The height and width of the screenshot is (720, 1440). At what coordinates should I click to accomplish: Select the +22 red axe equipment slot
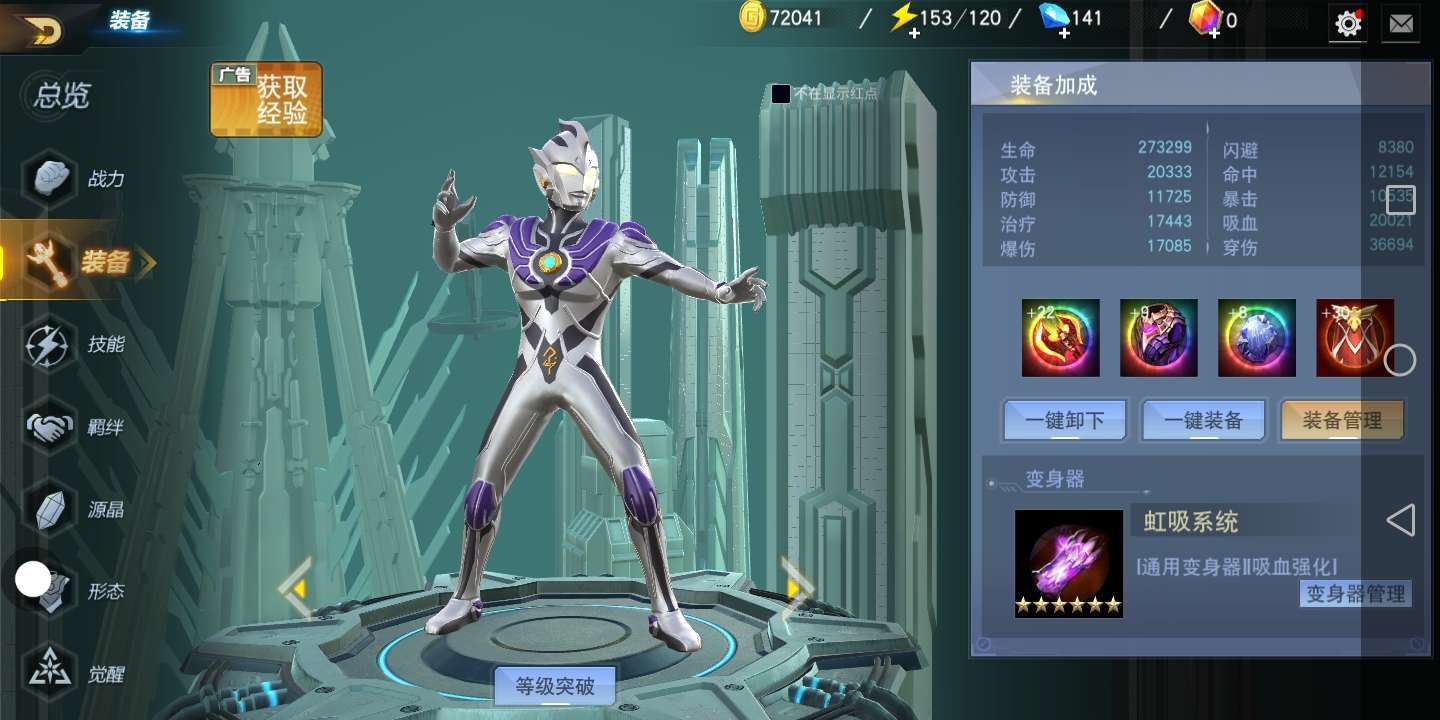coord(1060,338)
